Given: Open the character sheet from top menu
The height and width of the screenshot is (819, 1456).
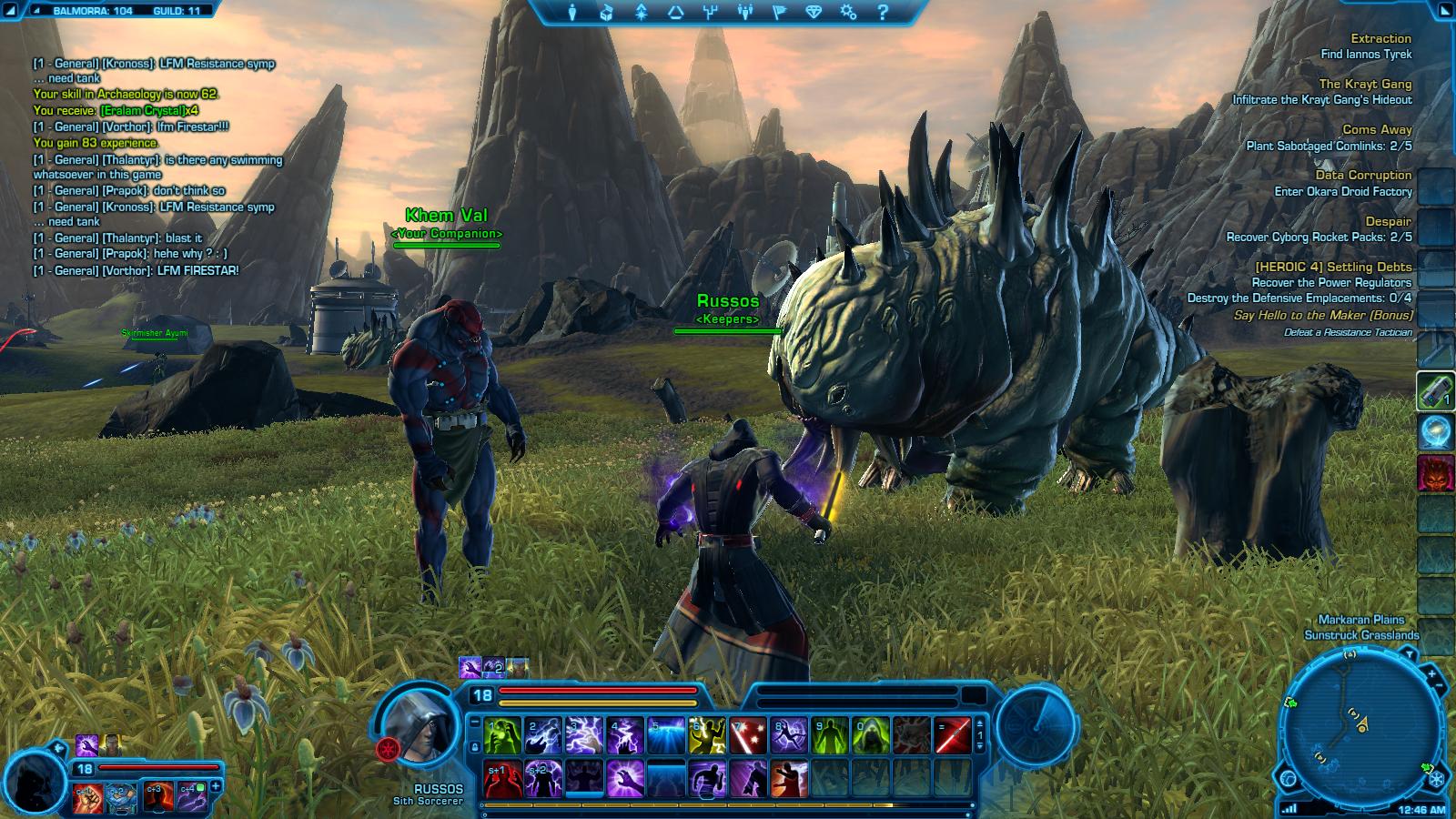Looking at the screenshot, I should pos(572,12).
